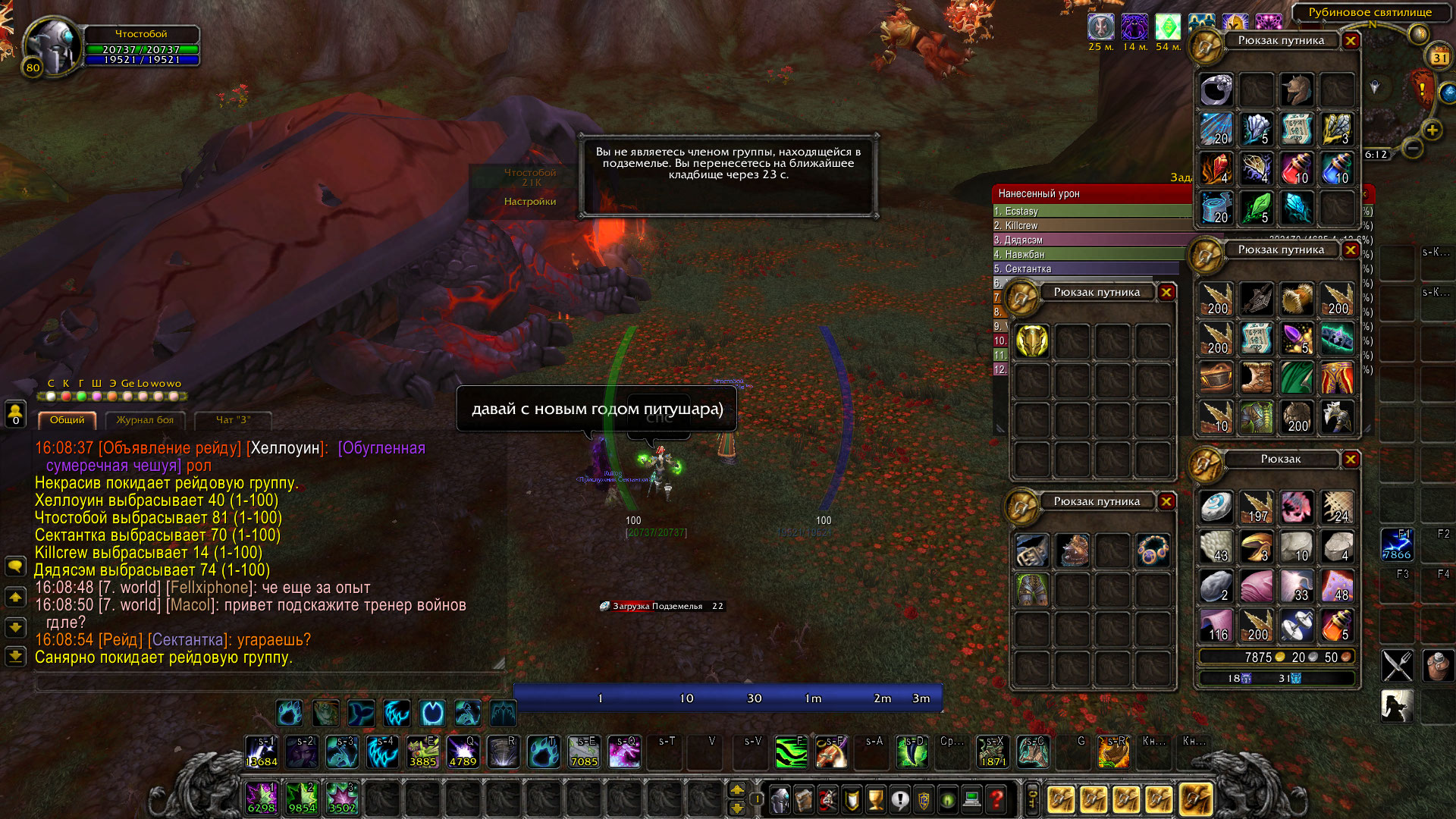The image size is (1456, 819).
Task: Select the red health potion stack
Action: tap(1297, 168)
